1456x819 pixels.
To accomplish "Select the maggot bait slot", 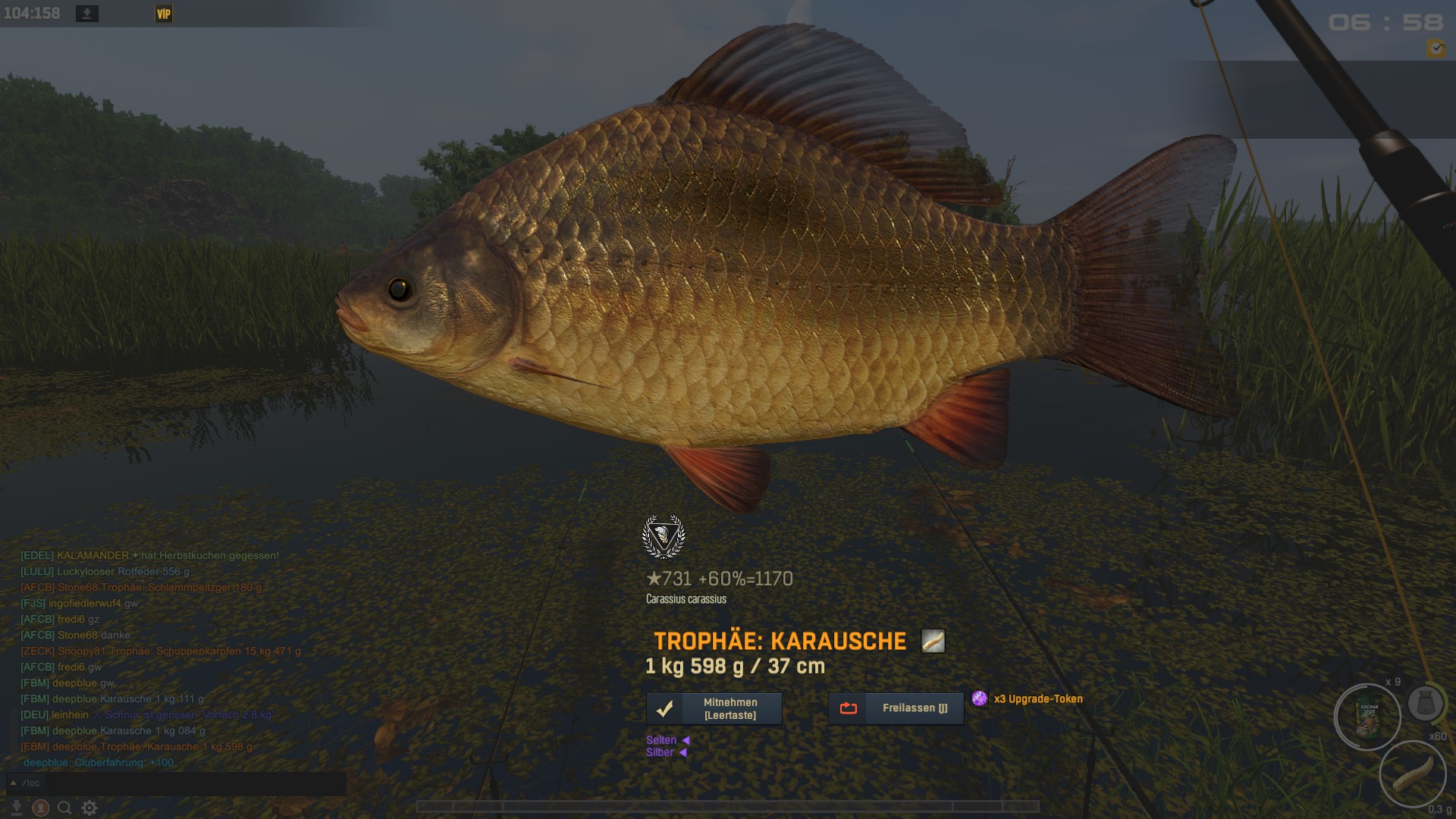I will coord(1413,773).
